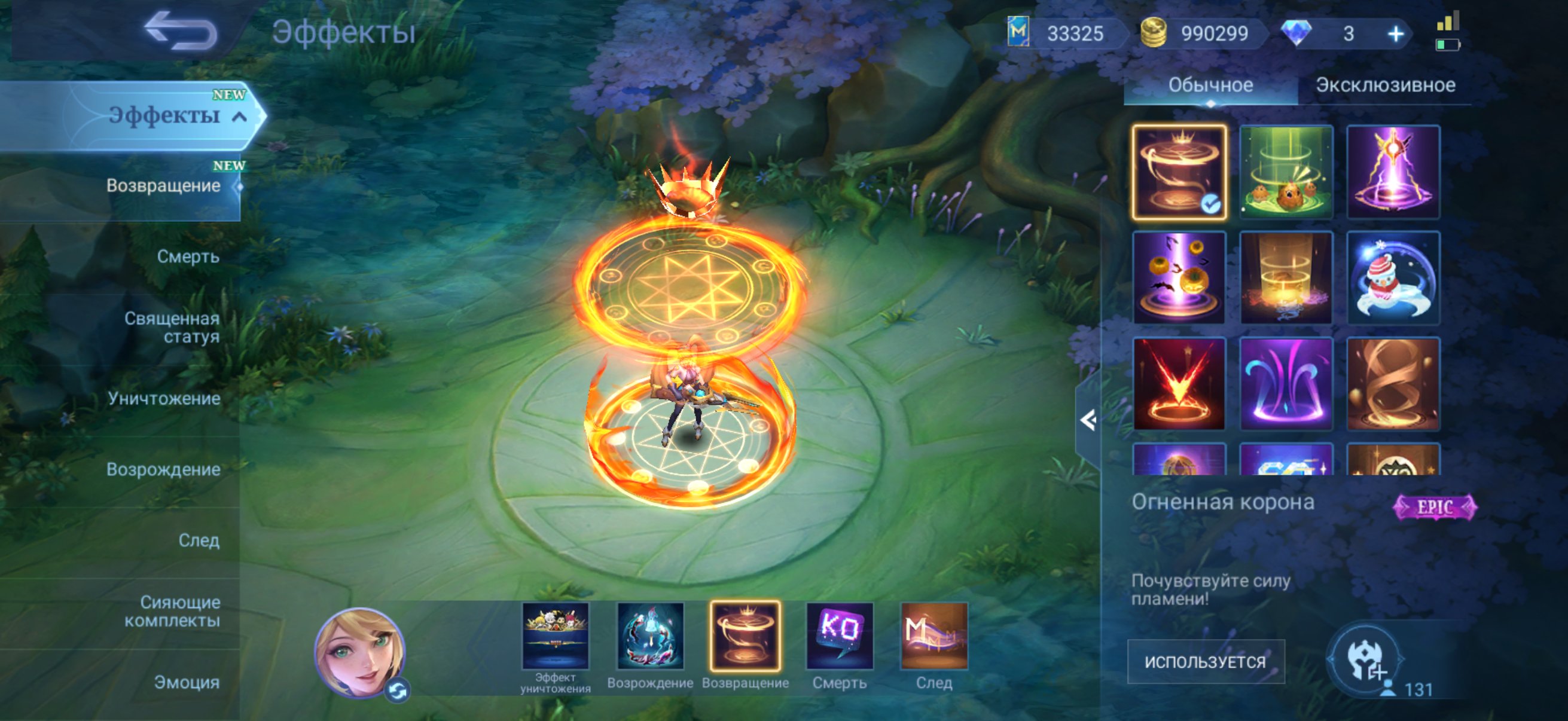Collapse the Эффекты category chevron

pyautogui.click(x=237, y=115)
